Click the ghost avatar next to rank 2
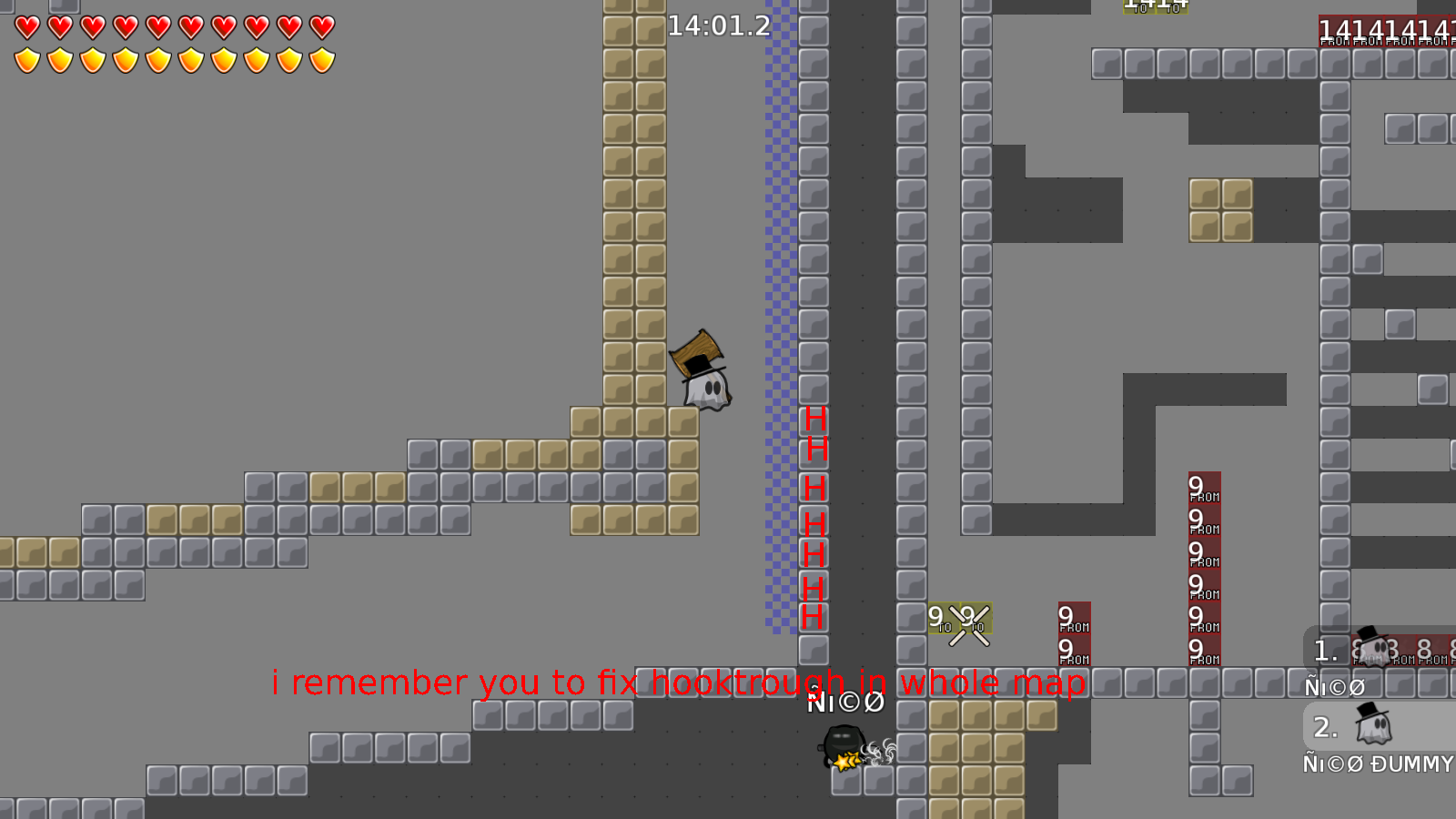Screen dimensions: 1456x819 tap(1372, 726)
